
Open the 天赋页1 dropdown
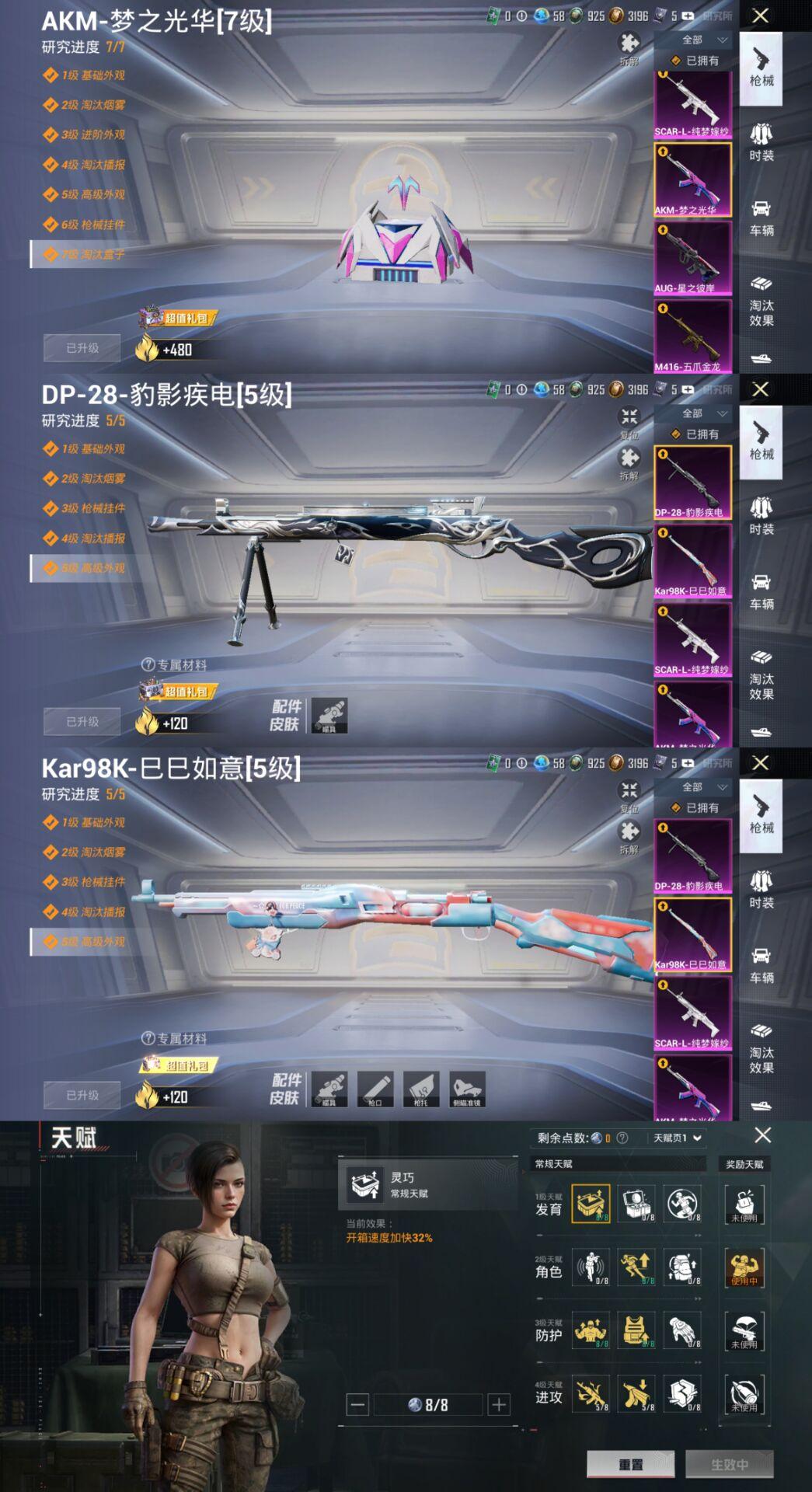point(678,1138)
